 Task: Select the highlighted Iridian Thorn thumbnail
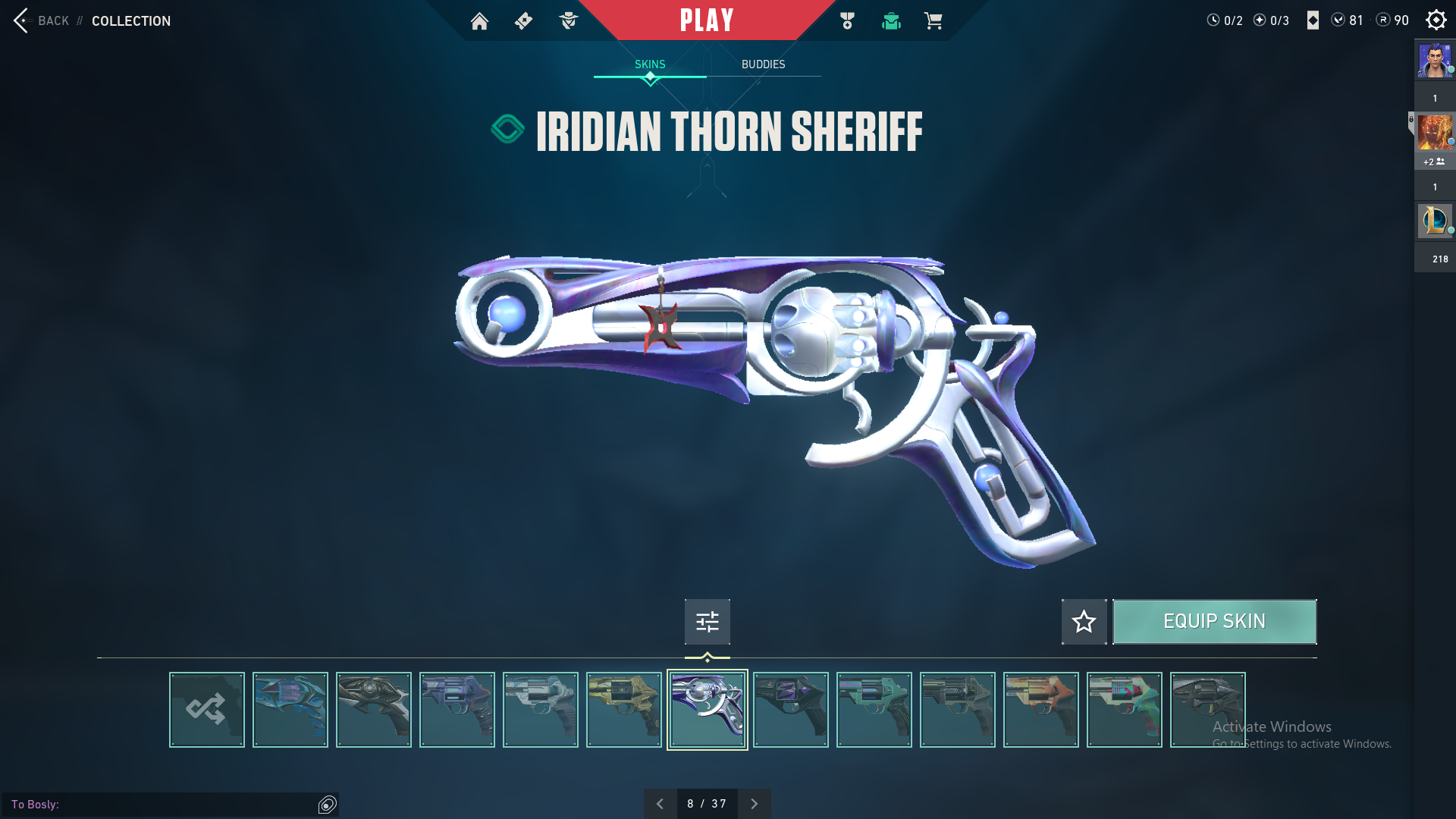708,710
